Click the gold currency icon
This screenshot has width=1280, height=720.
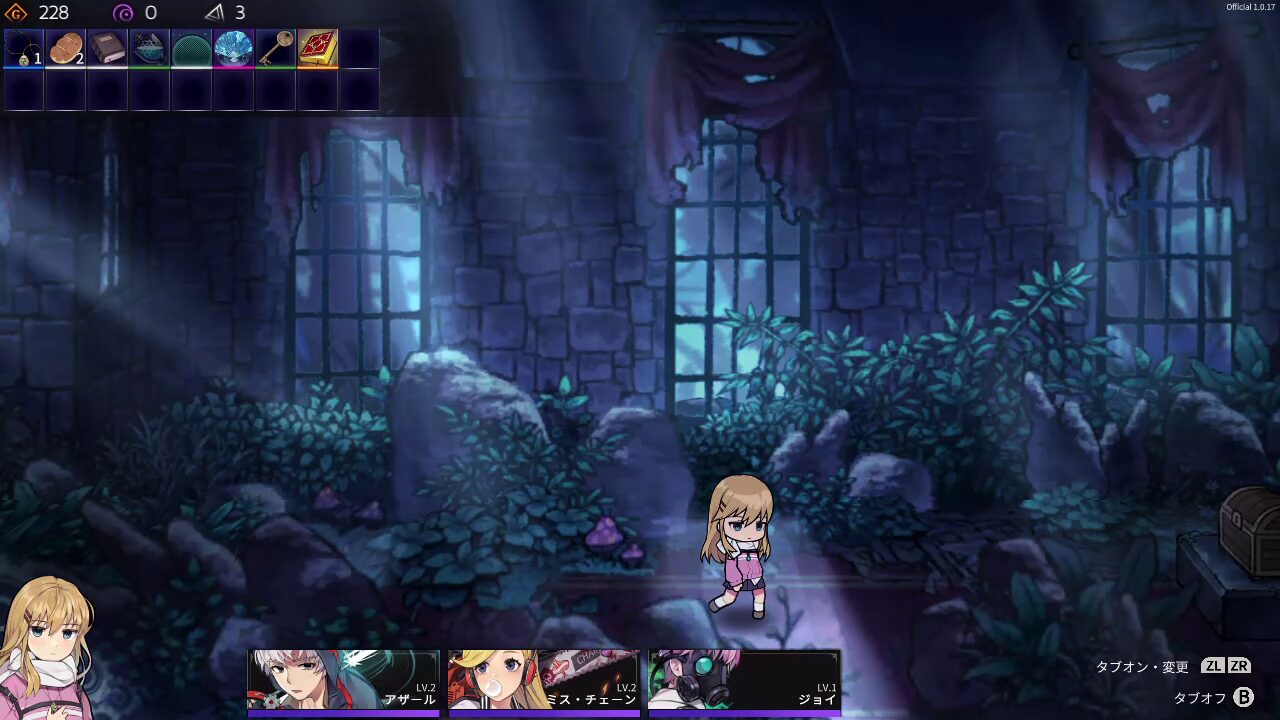(14, 13)
